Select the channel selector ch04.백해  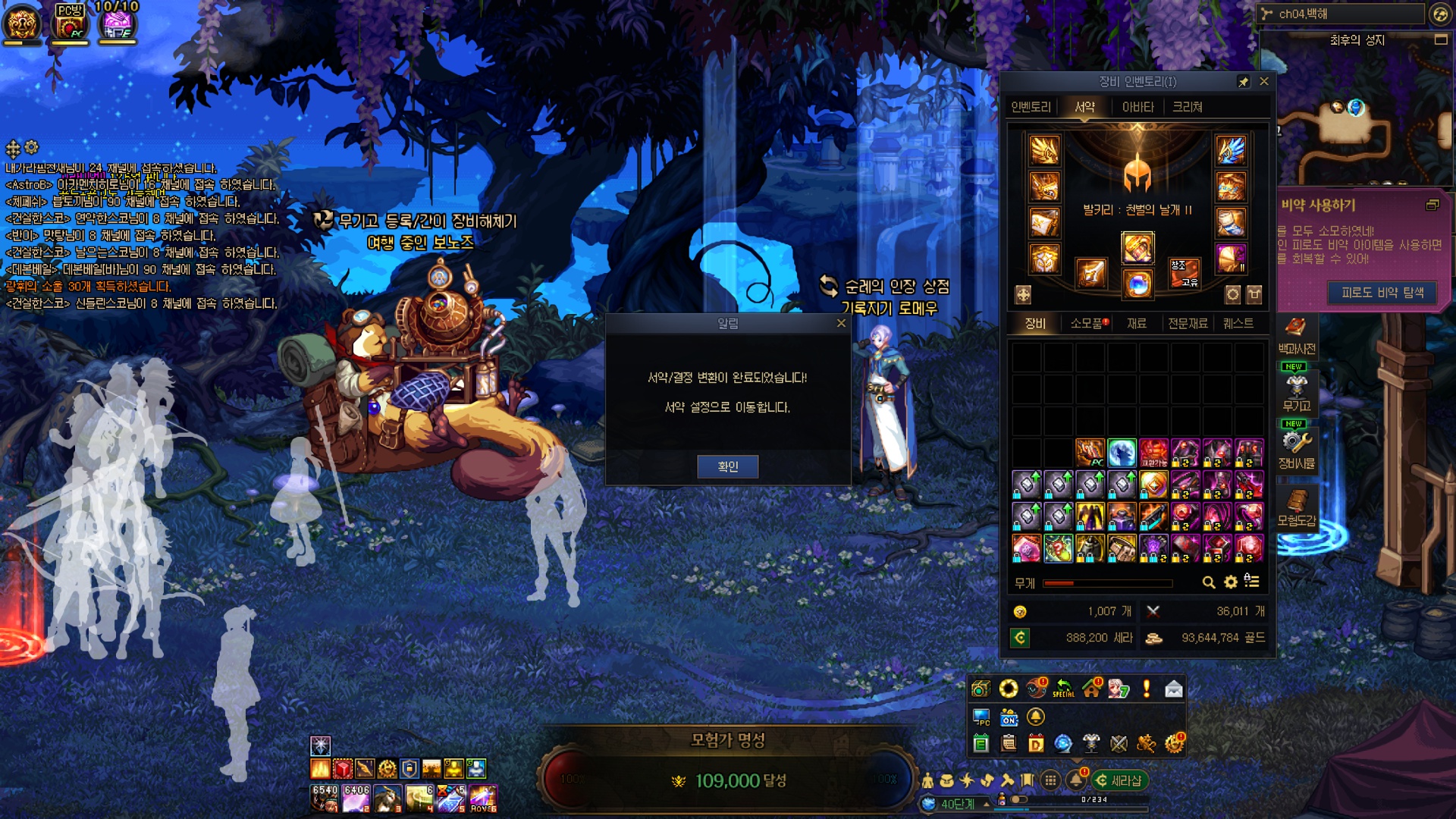pyautogui.click(x=1341, y=14)
